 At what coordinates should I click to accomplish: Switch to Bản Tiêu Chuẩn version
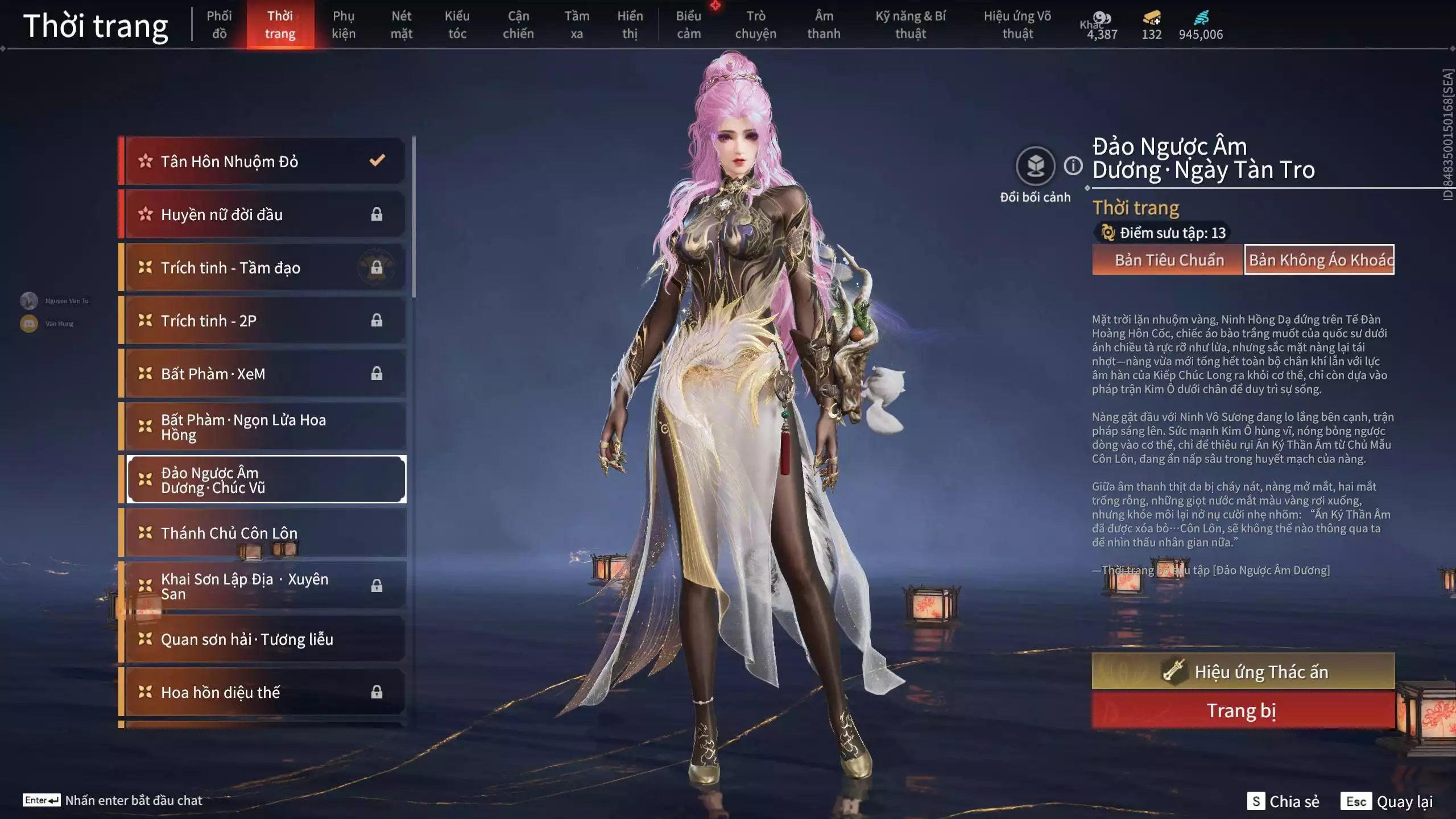[1168, 260]
